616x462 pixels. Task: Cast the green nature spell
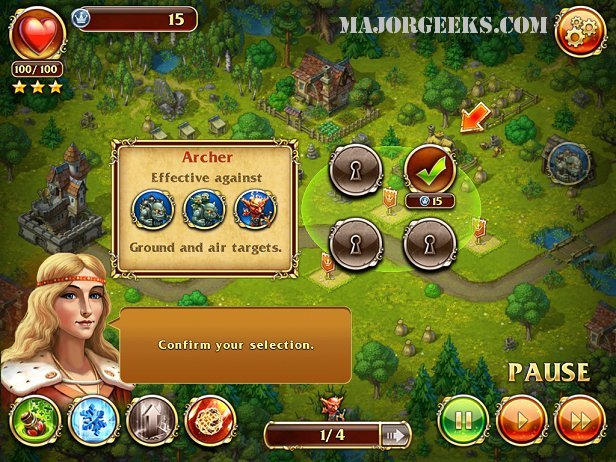pyautogui.click(x=33, y=420)
